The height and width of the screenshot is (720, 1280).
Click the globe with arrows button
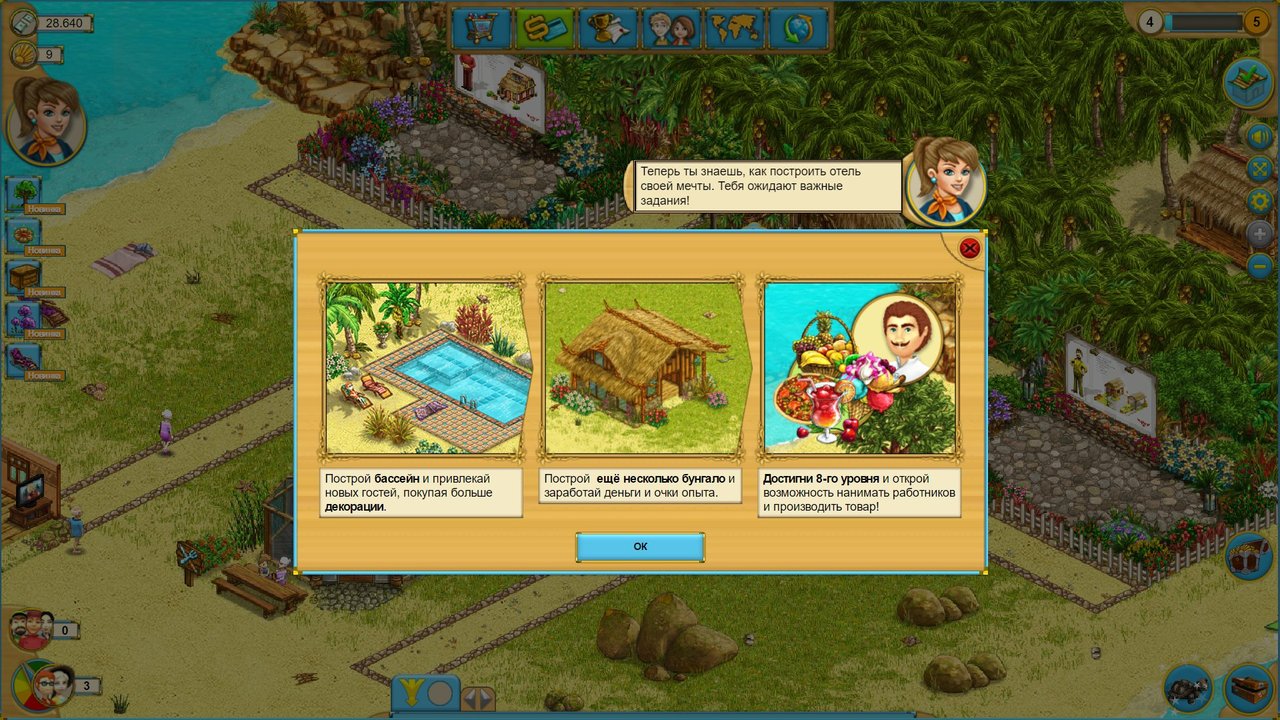click(x=797, y=28)
